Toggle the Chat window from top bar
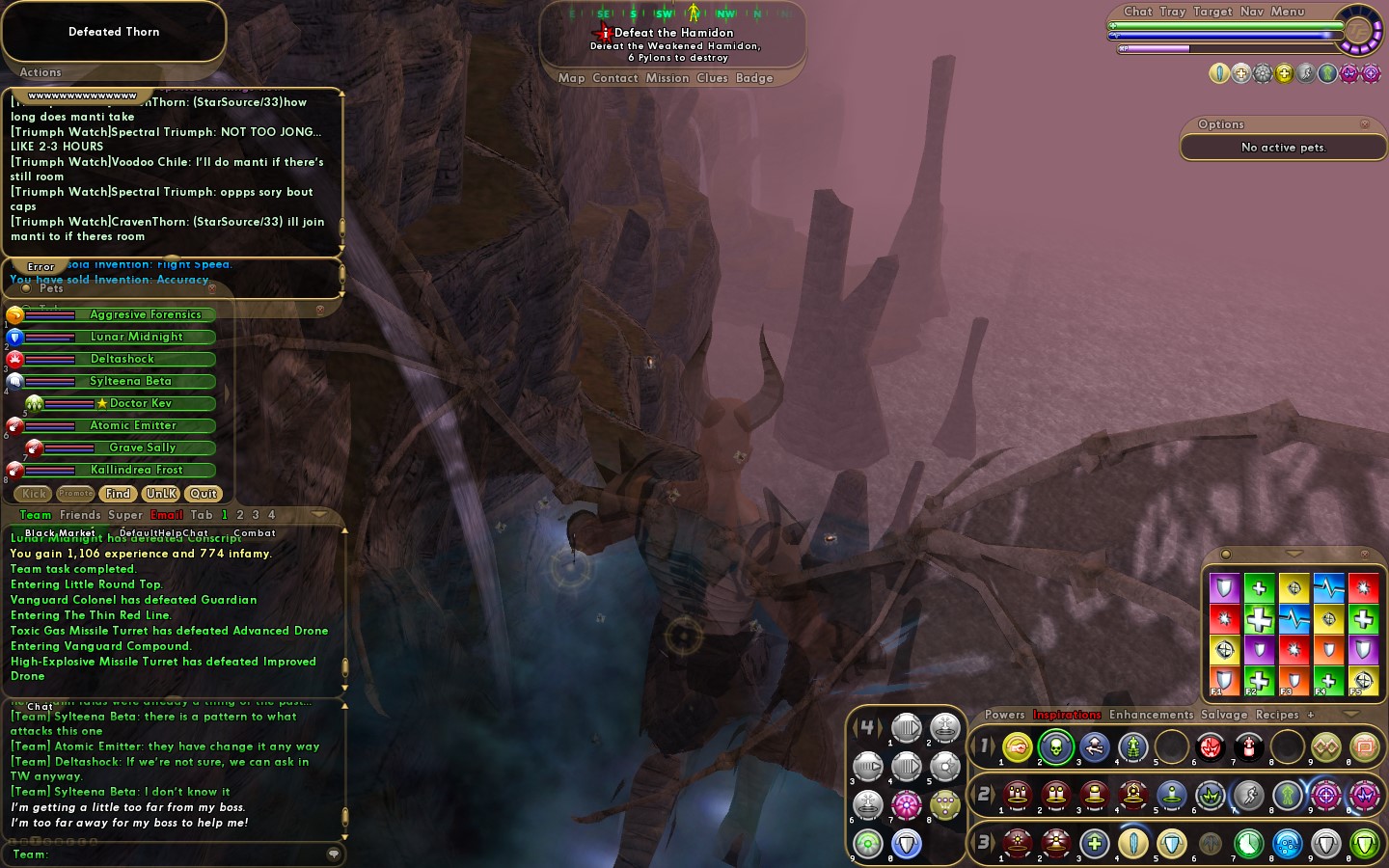The height and width of the screenshot is (868, 1389). click(1137, 12)
